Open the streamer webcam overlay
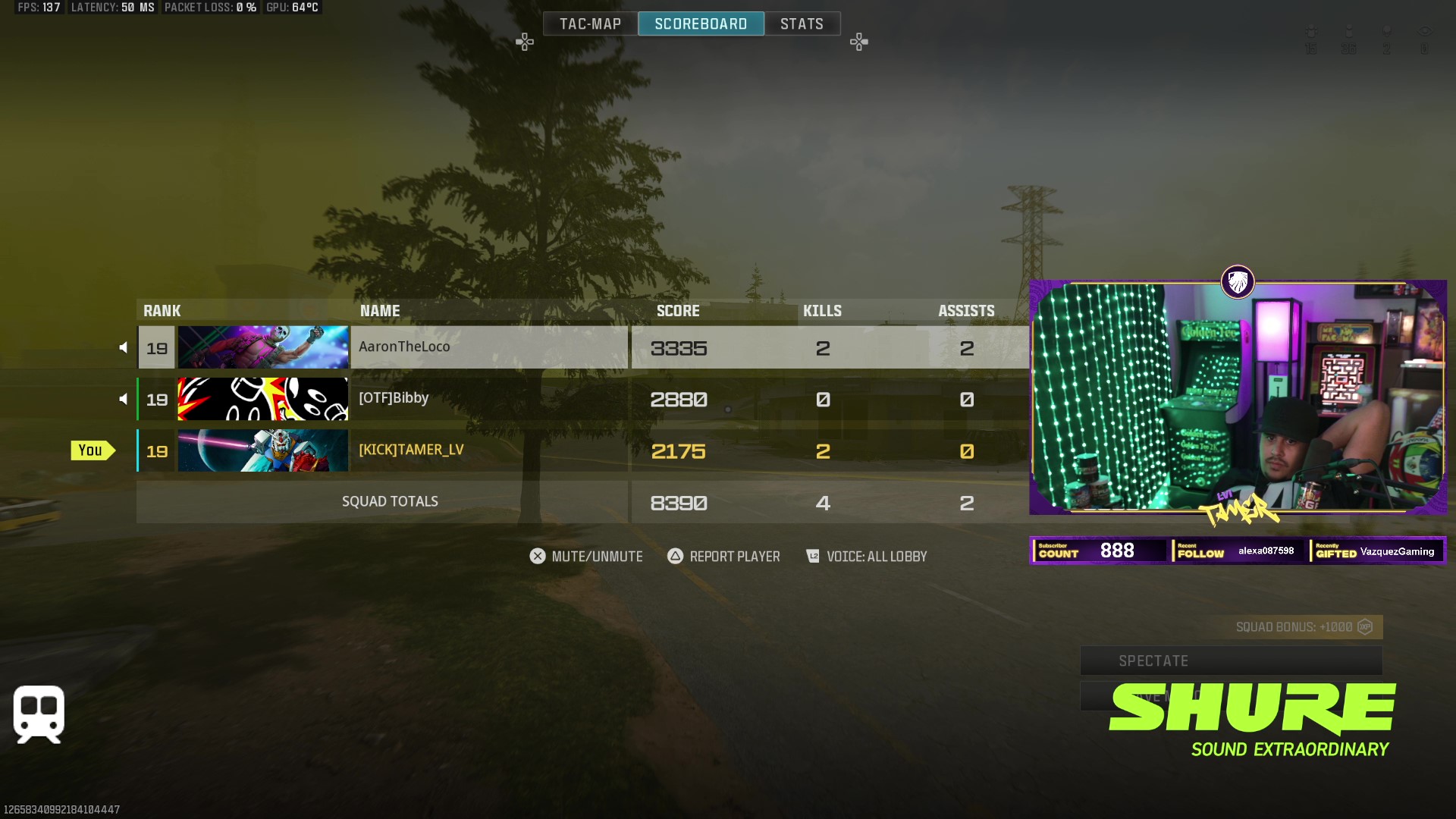1456x819 pixels. click(x=1238, y=397)
